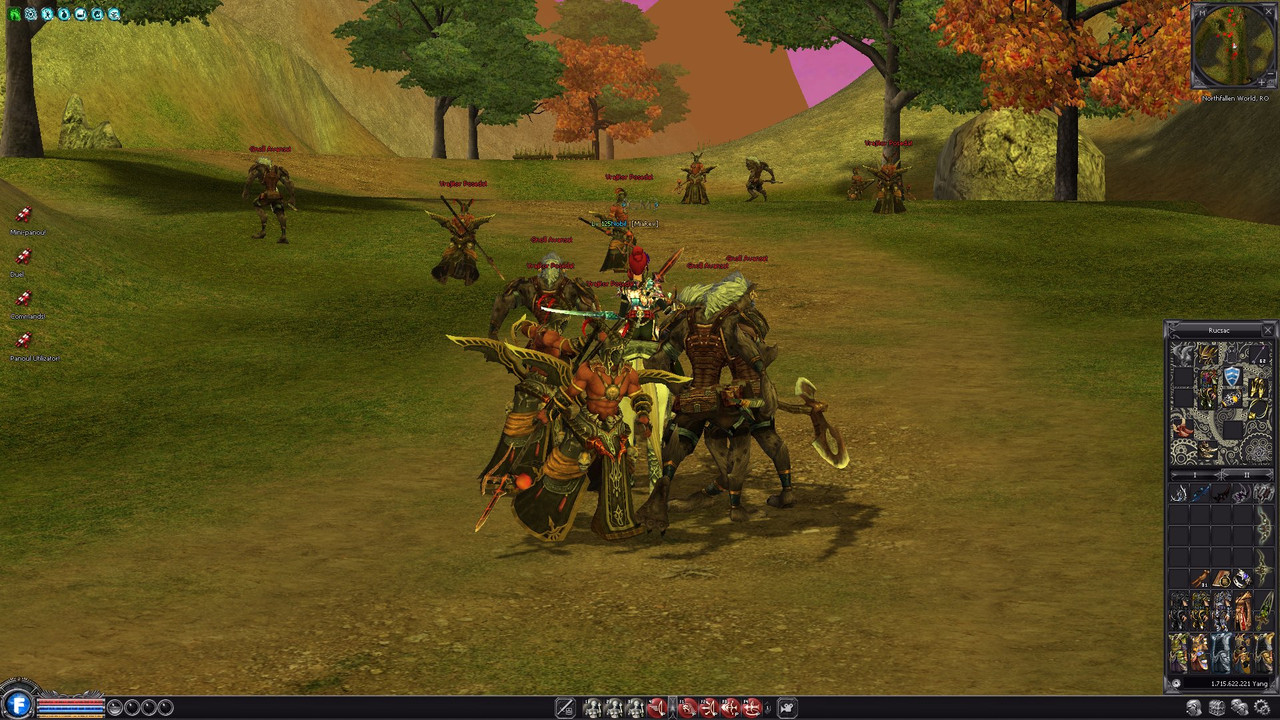Switch to inventory page II

(1246, 474)
